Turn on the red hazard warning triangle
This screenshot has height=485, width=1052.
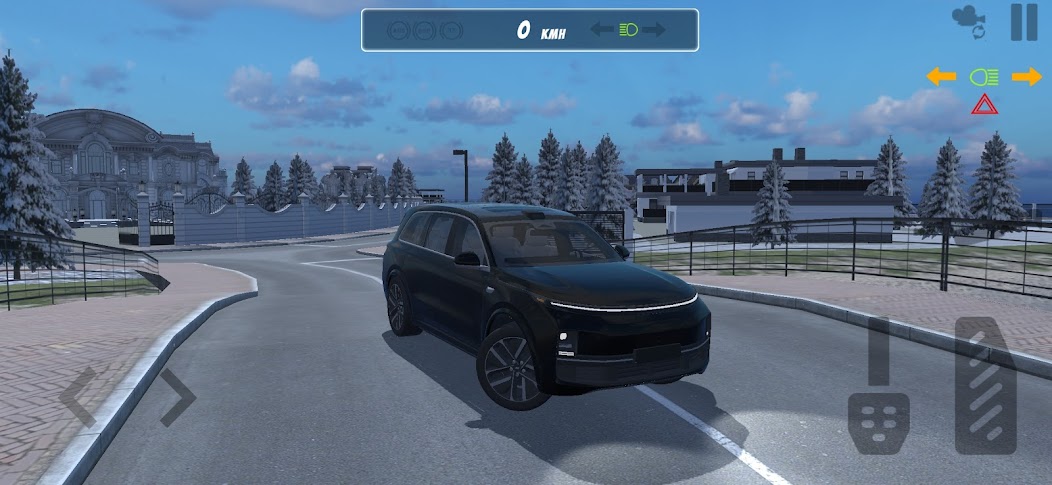[x=984, y=104]
